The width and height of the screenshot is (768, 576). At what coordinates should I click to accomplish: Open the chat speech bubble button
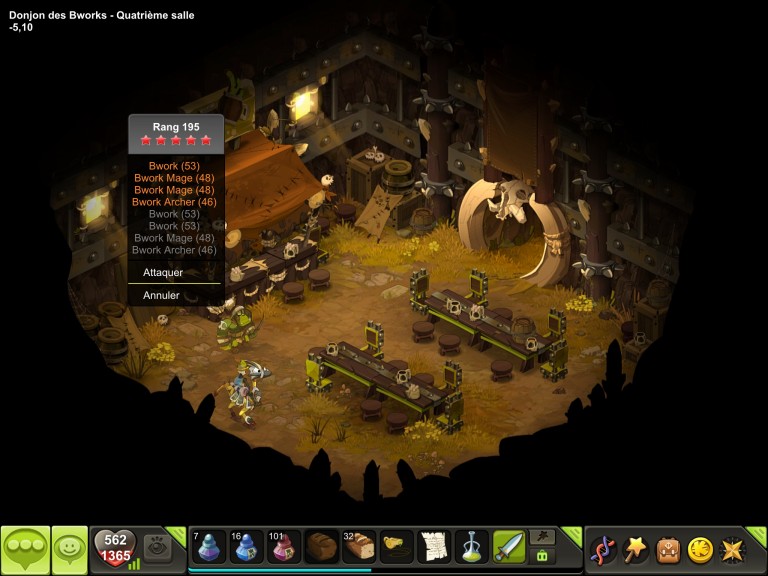click(25, 549)
